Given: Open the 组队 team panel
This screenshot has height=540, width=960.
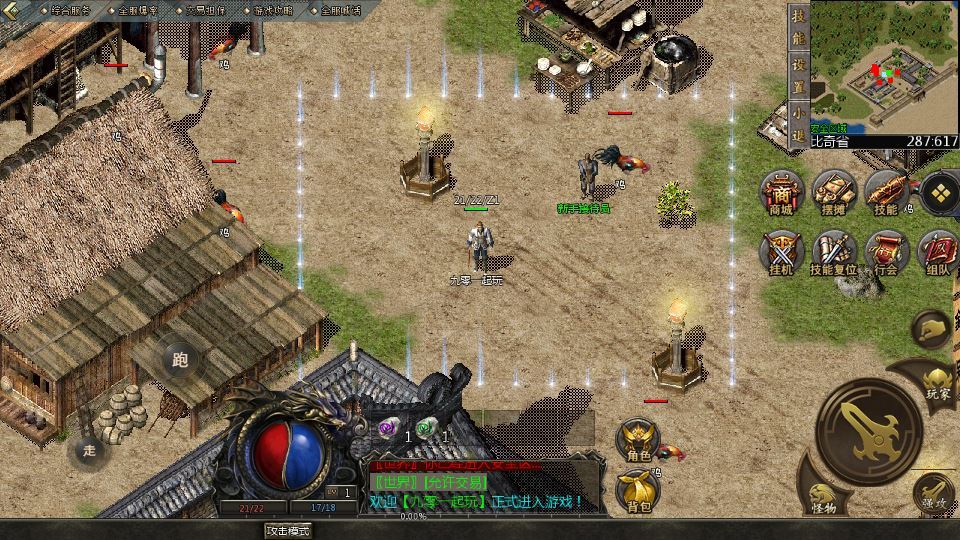Looking at the screenshot, I should click(938, 252).
